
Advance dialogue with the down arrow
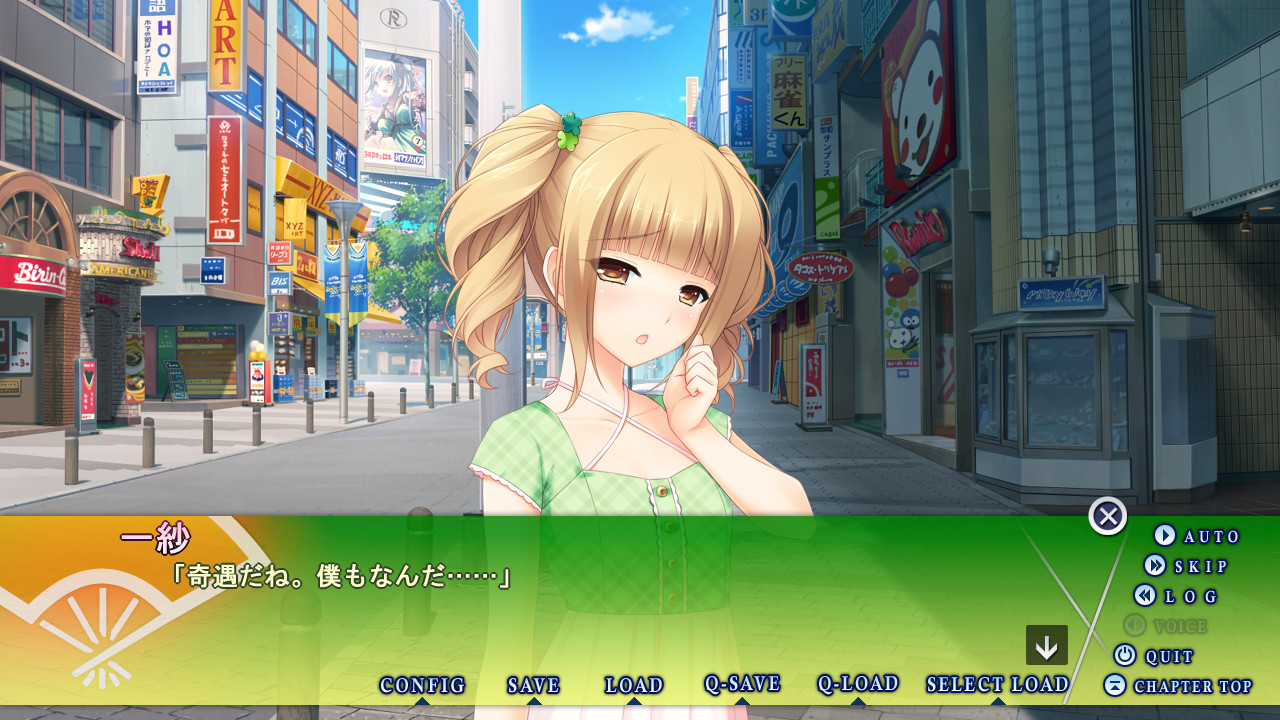1047,646
